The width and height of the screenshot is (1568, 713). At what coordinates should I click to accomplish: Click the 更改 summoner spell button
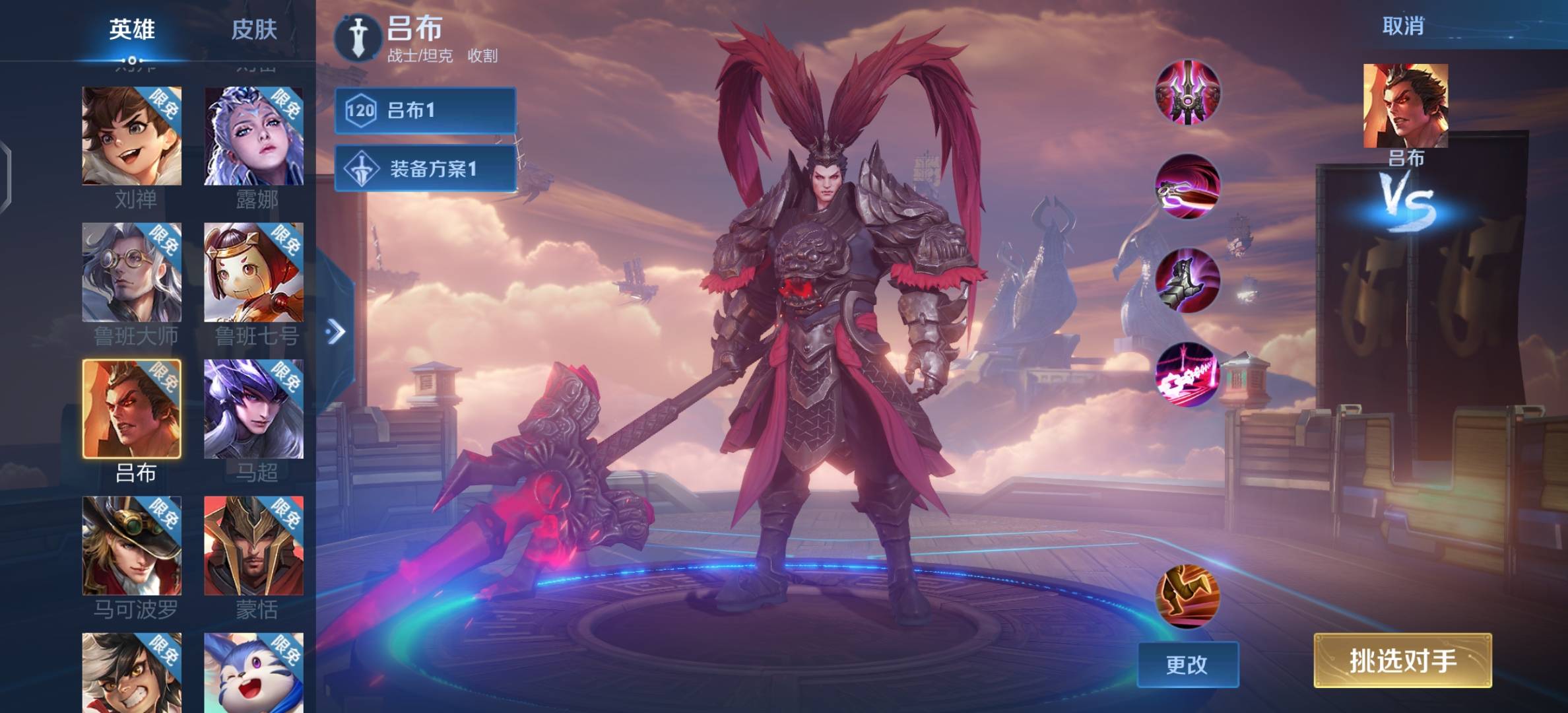(1188, 664)
